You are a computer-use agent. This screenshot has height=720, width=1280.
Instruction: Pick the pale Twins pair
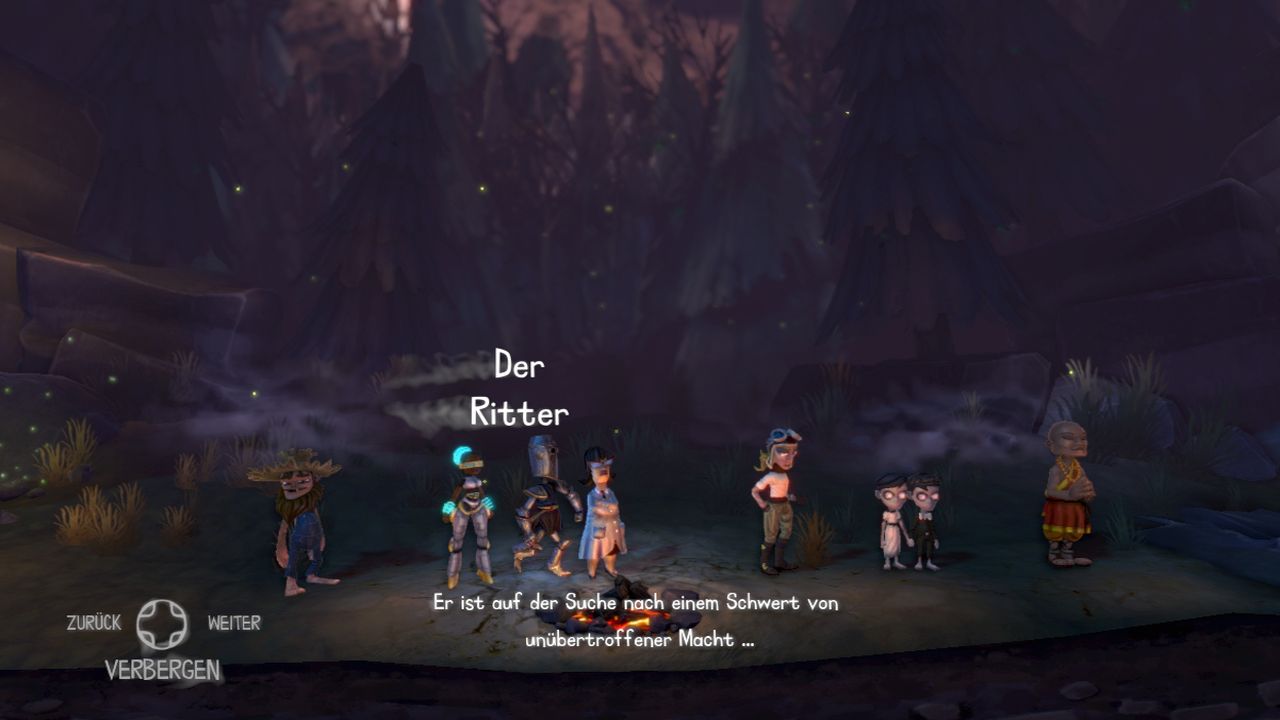(x=908, y=520)
